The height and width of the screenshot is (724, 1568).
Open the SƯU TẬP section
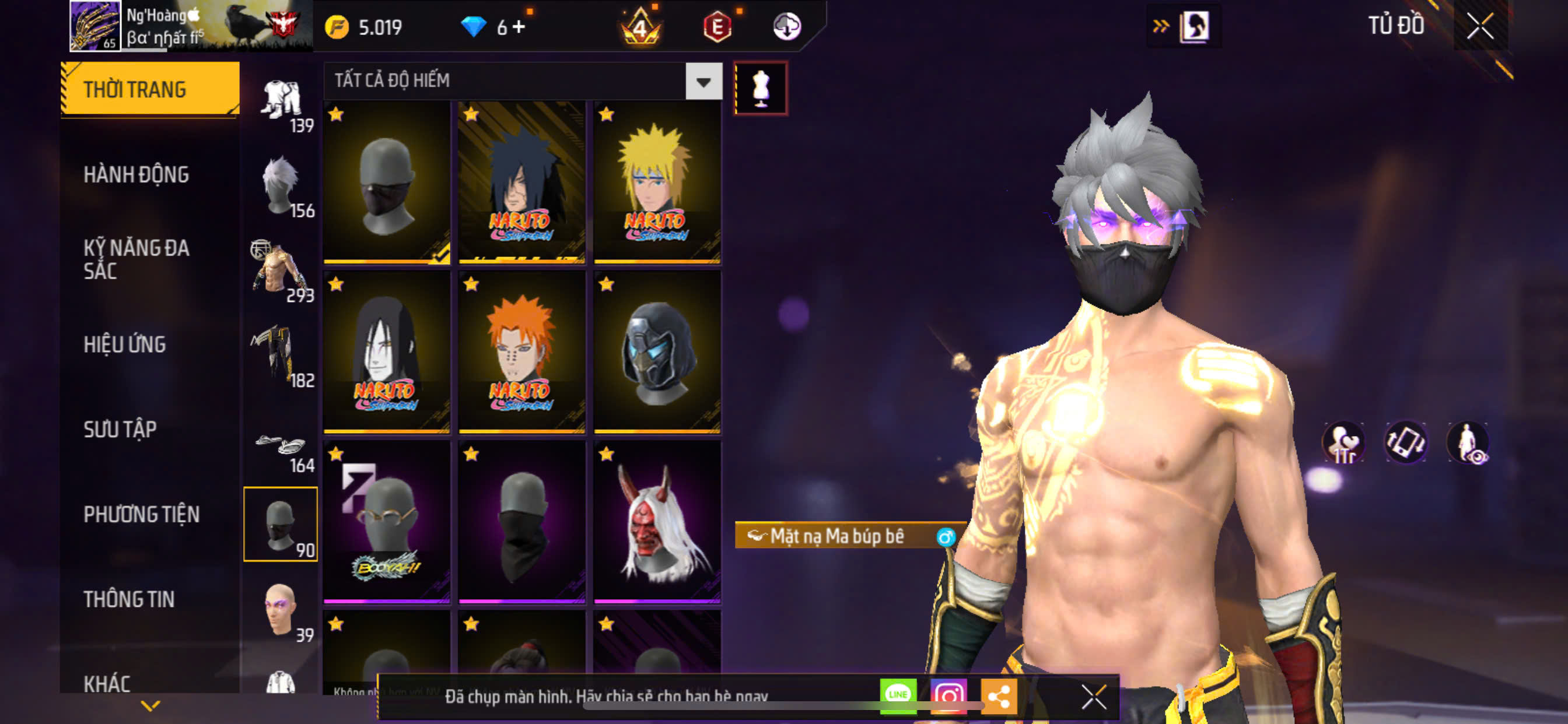(x=120, y=430)
